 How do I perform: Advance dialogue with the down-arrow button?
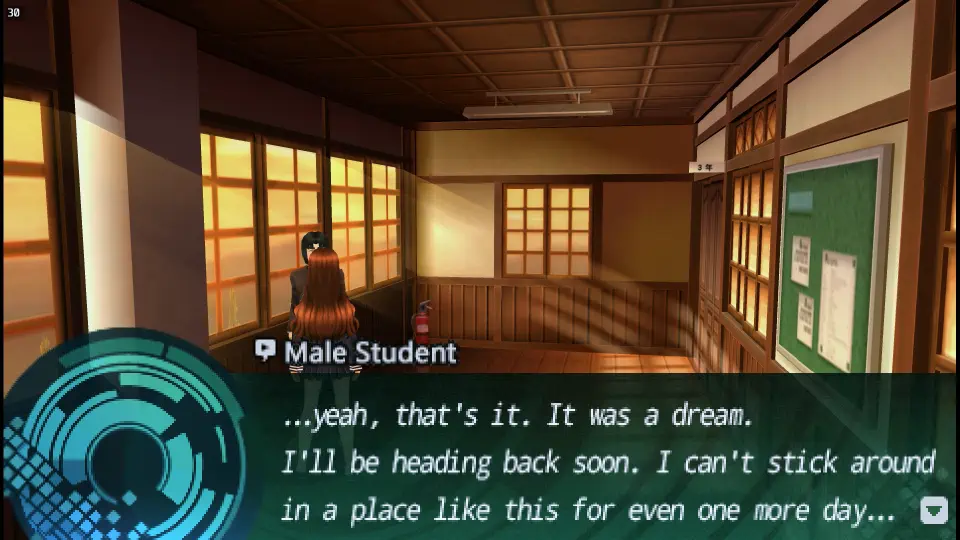tap(933, 510)
